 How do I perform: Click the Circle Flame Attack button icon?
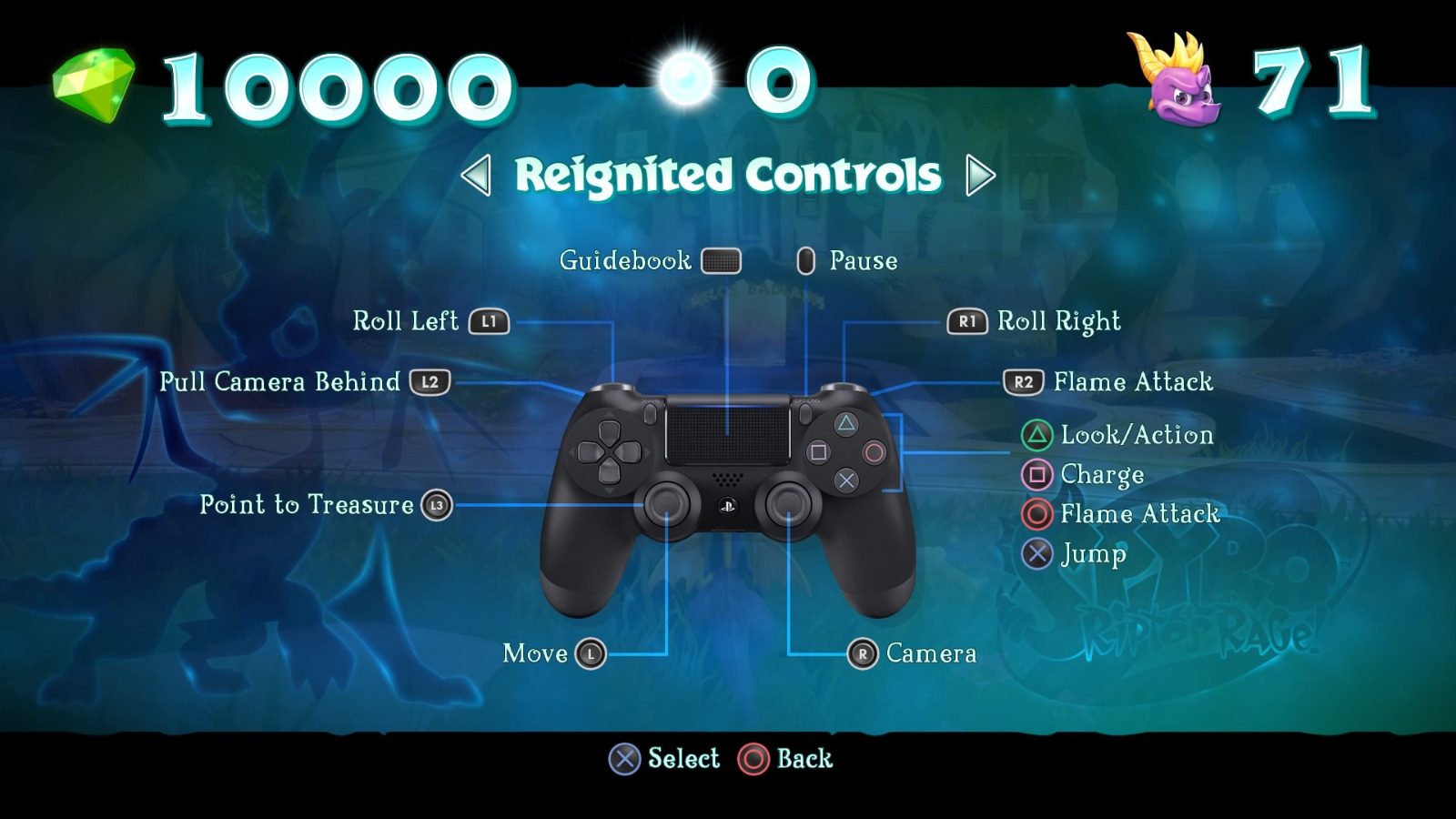(1036, 514)
